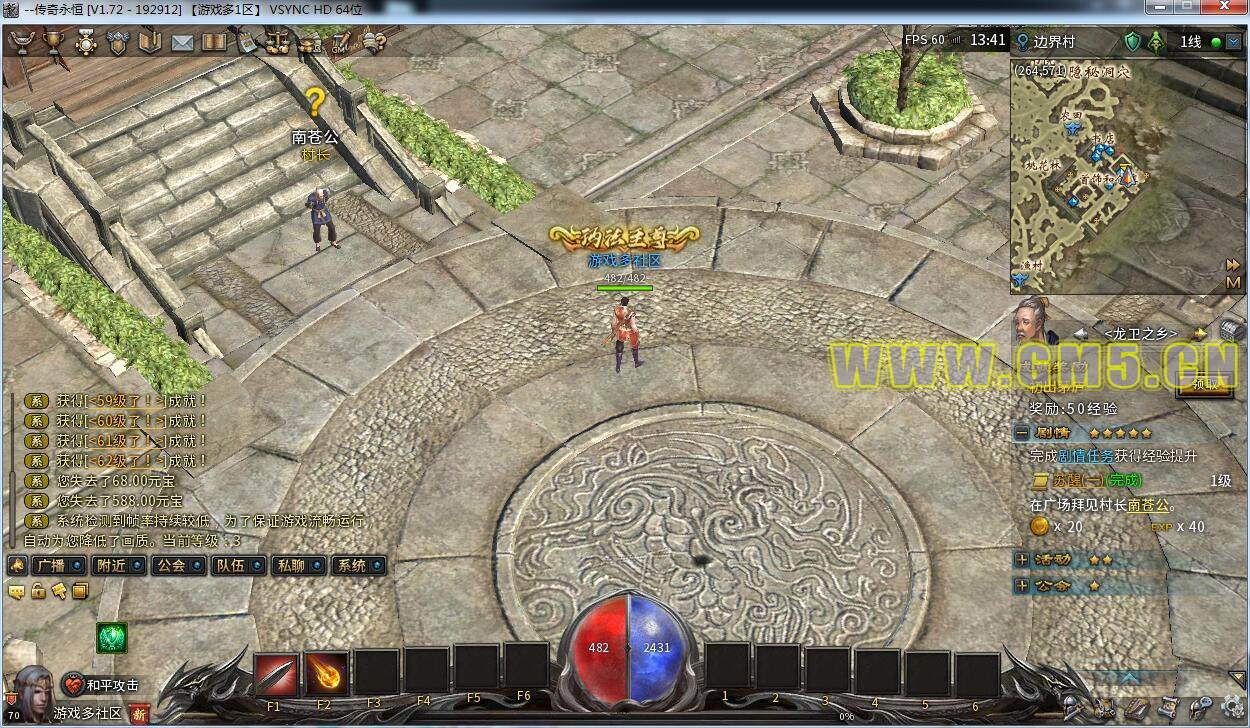
Task: Collapse the 剧情 quest section
Action: click(x=1021, y=433)
